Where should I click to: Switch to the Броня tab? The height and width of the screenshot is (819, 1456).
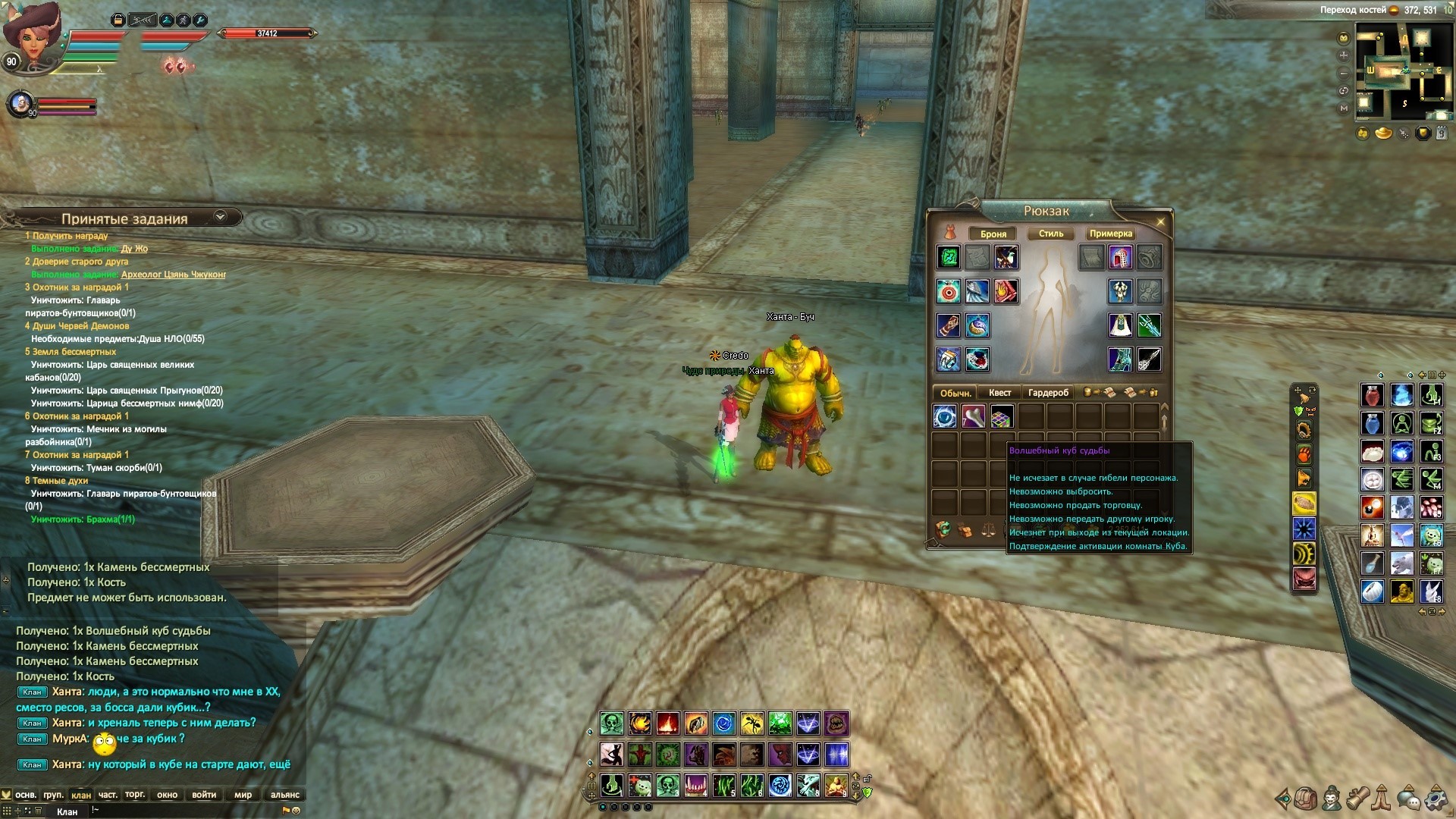pos(993,234)
